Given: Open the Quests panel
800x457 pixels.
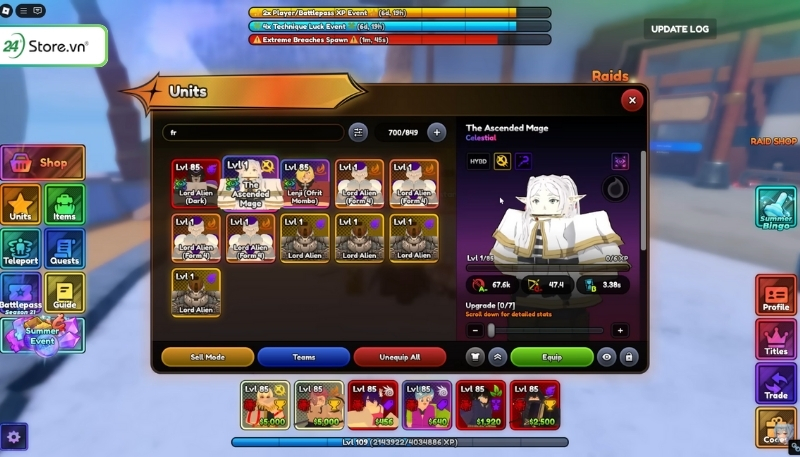Looking at the screenshot, I should click(x=64, y=248).
